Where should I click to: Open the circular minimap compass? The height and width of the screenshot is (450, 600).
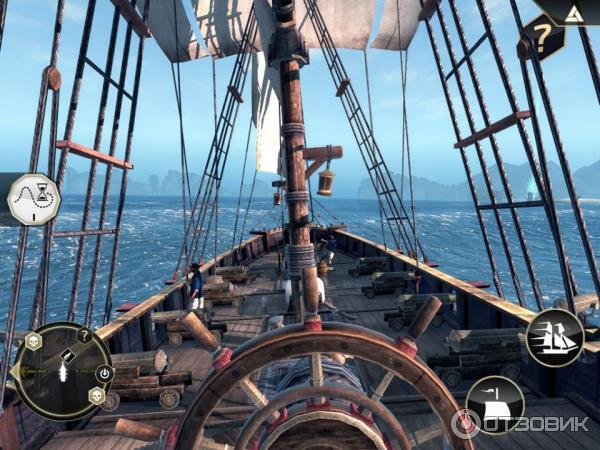pos(62,370)
